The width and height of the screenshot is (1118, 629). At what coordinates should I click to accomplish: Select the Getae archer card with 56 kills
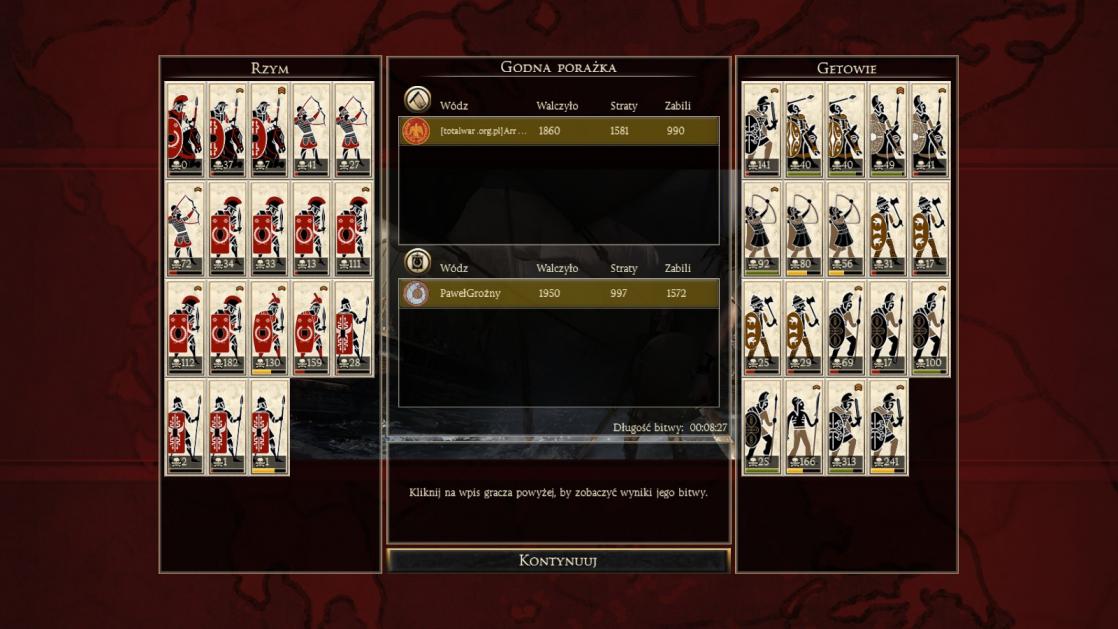(x=846, y=229)
